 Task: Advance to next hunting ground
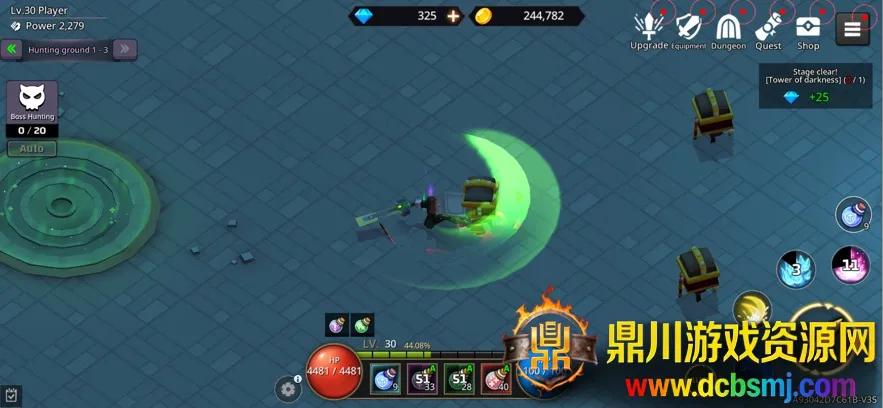(x=125, y=49)
